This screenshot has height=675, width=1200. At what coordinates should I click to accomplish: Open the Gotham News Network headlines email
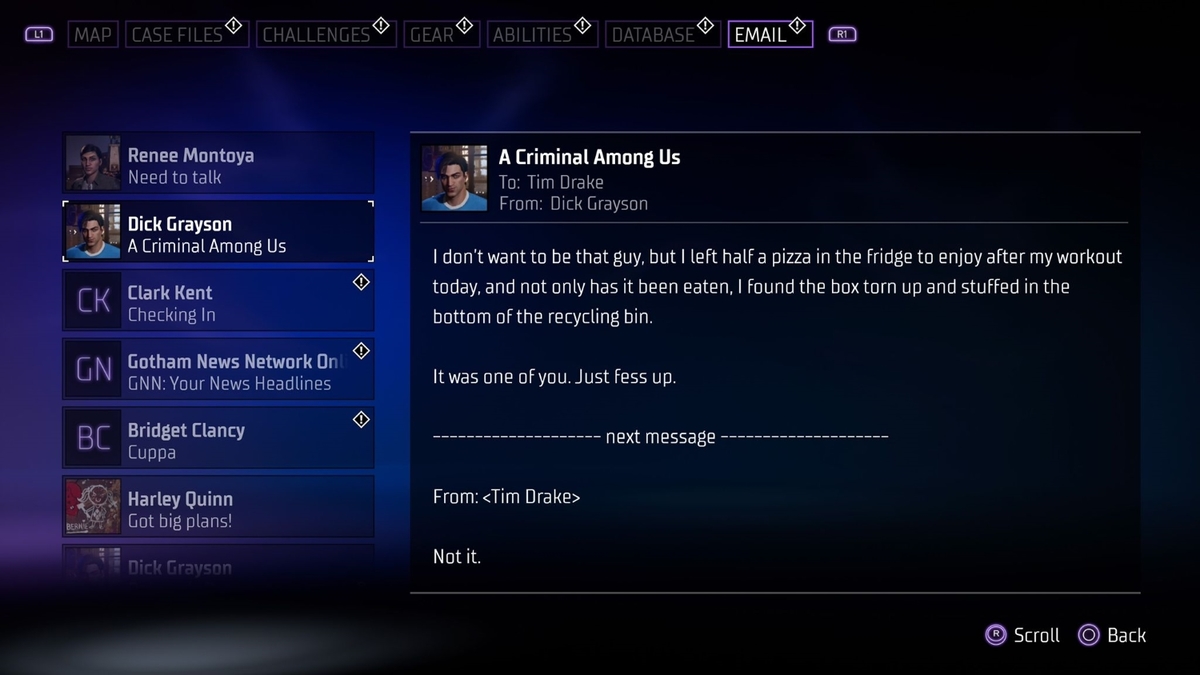pos(218,371)
